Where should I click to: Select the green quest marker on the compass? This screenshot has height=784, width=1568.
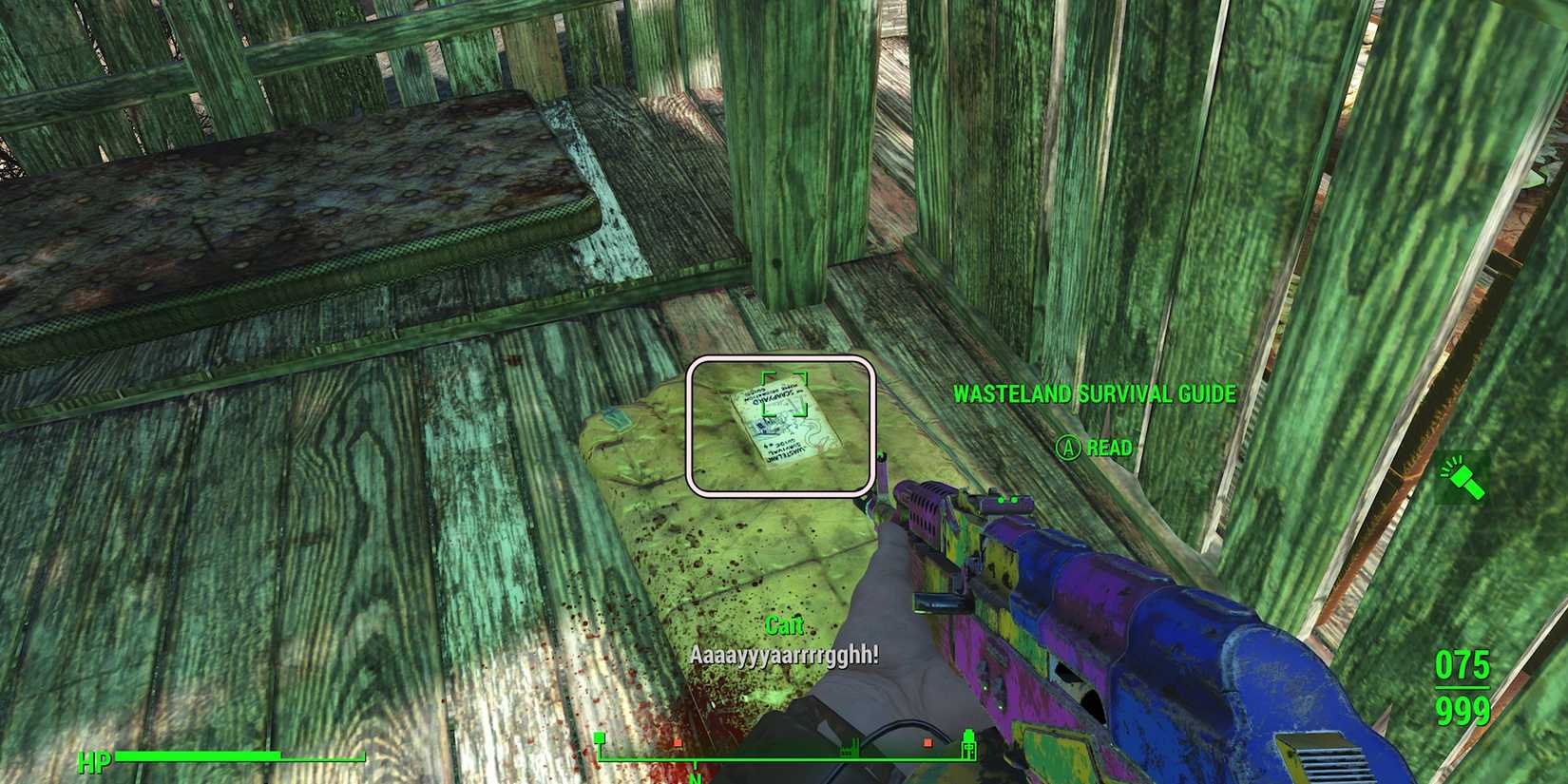coord(599,736)
